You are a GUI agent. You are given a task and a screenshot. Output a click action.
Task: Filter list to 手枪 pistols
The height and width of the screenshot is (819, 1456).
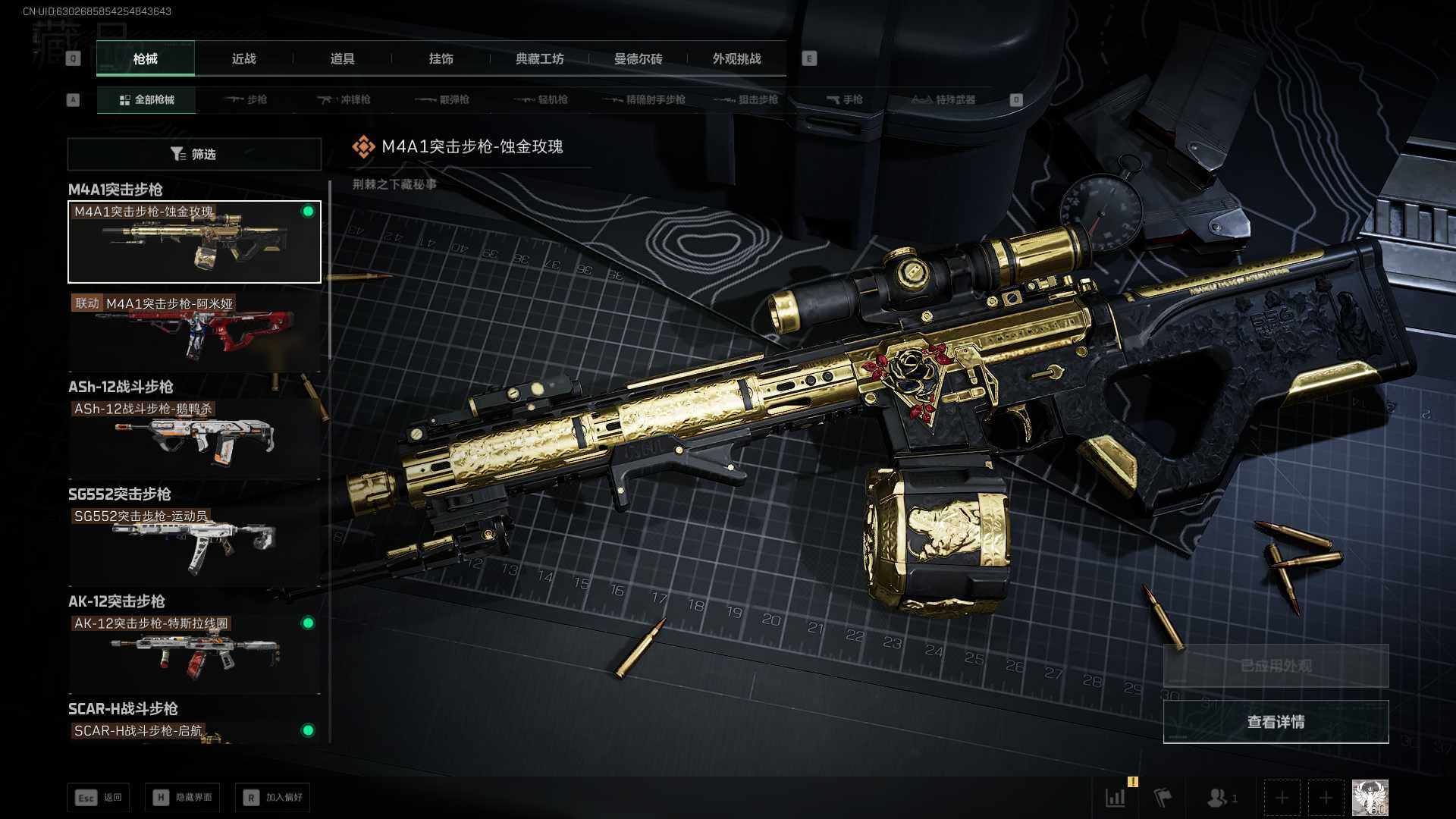(x=844, y=99)
